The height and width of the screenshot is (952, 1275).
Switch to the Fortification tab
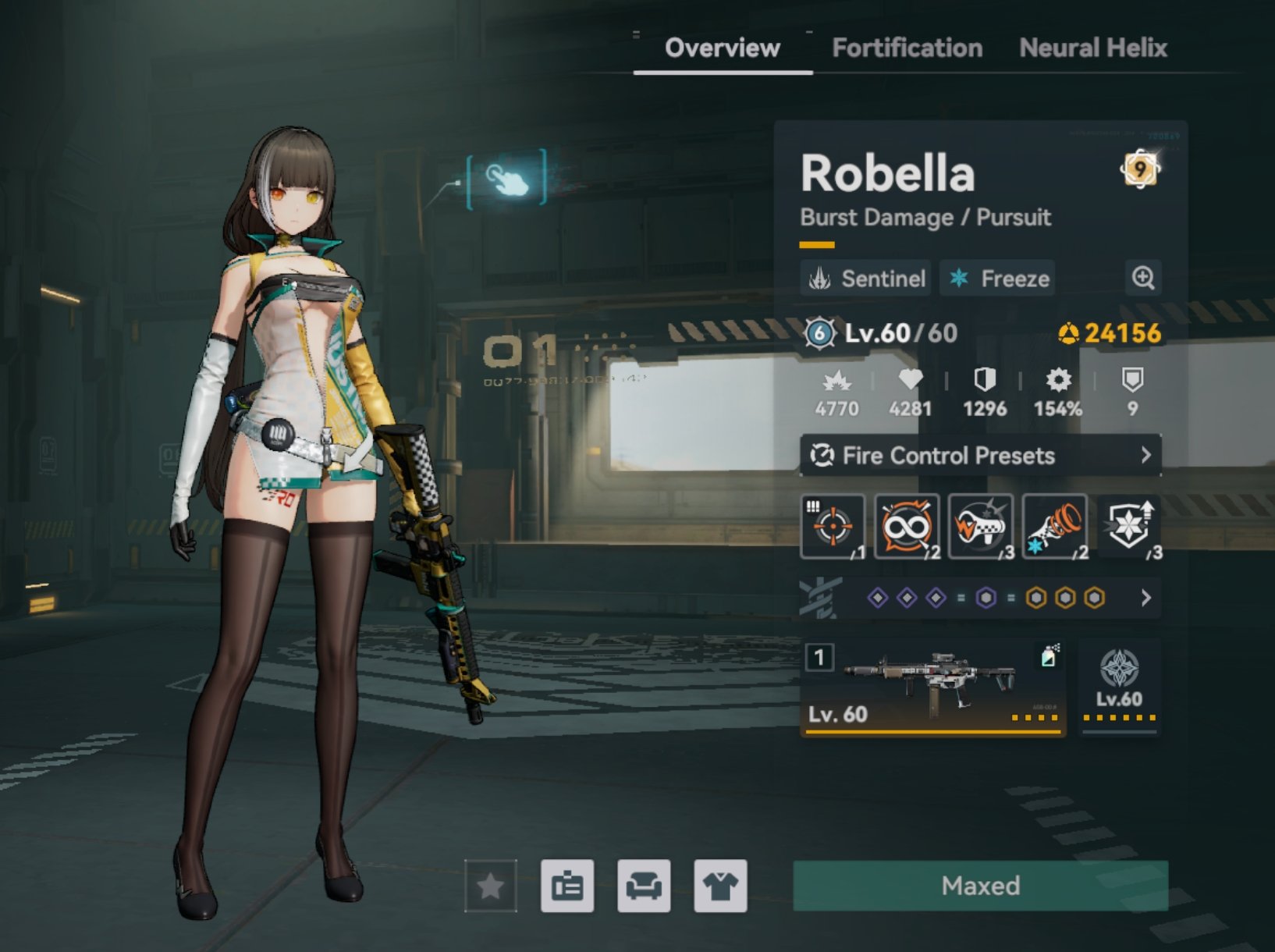coord(907,48)
